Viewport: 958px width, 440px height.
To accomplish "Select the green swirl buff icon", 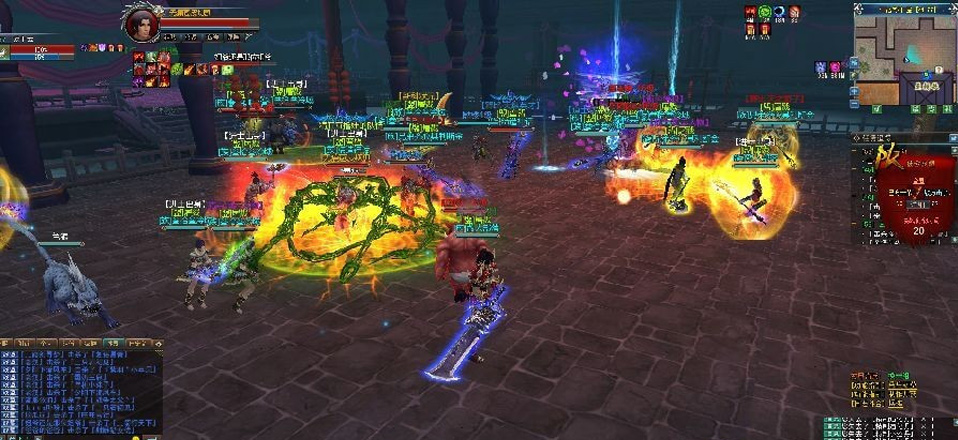I will (764, 12).
